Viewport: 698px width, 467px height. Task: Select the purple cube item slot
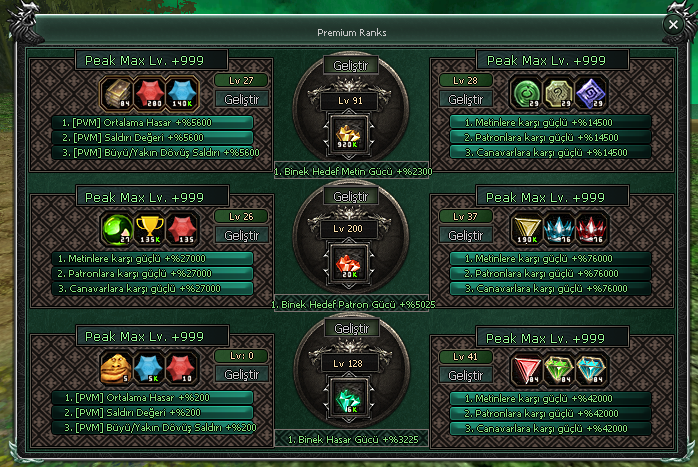[x=593, y=93]
